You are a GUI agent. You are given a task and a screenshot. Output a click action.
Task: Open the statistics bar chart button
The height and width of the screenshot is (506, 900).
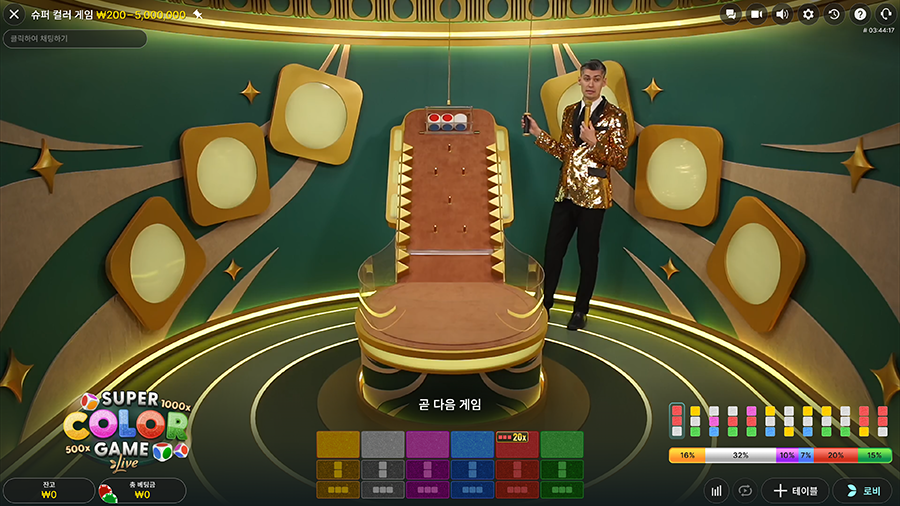point(716,491)
